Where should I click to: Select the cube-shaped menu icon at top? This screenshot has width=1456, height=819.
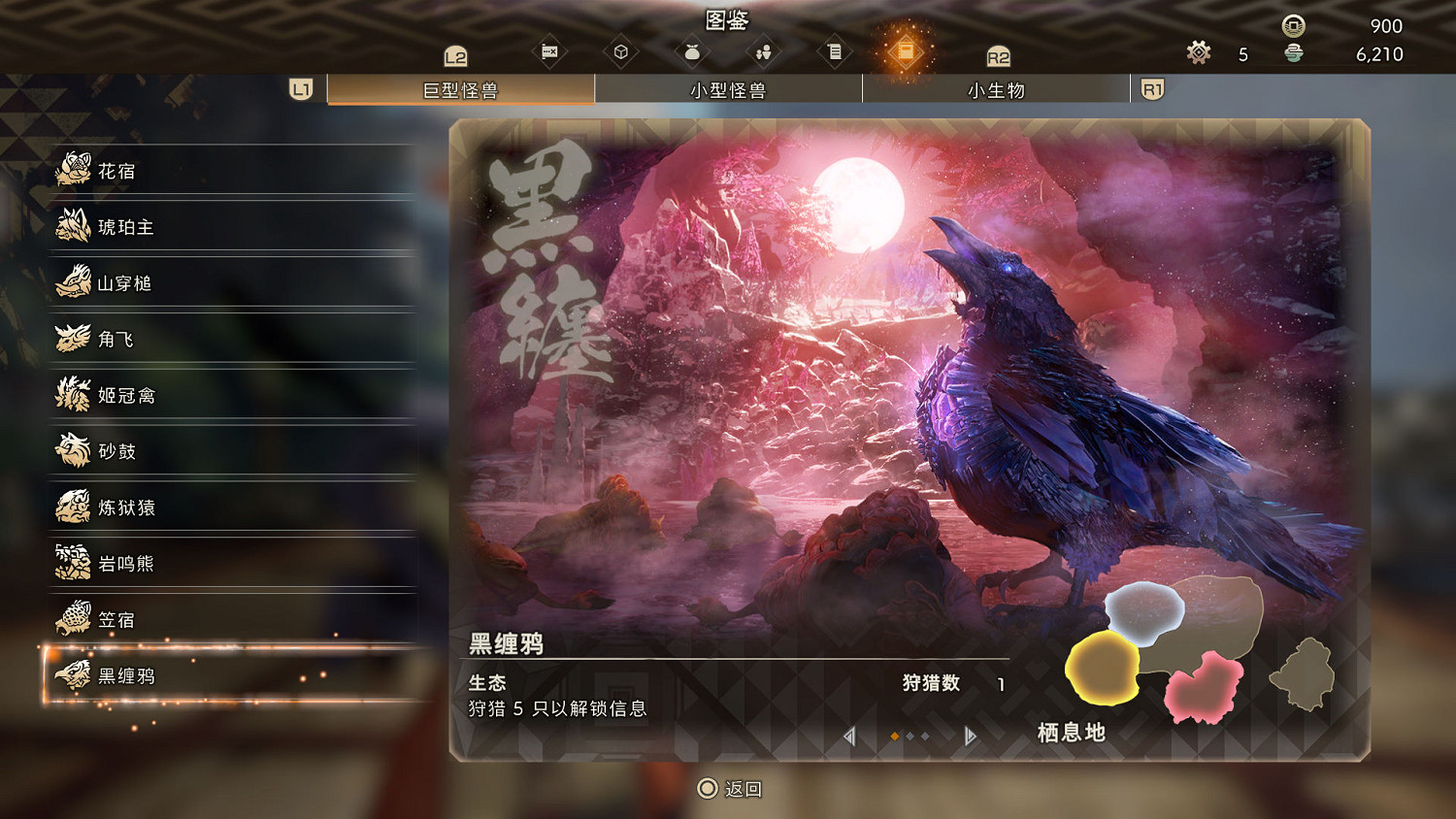pos(621,49)
